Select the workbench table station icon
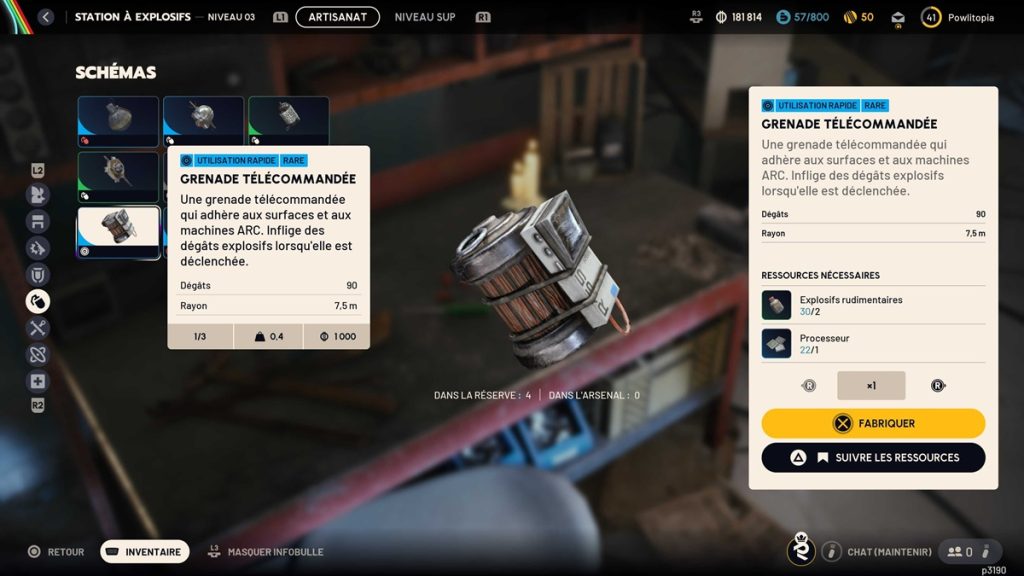 [x=38, y=221]
